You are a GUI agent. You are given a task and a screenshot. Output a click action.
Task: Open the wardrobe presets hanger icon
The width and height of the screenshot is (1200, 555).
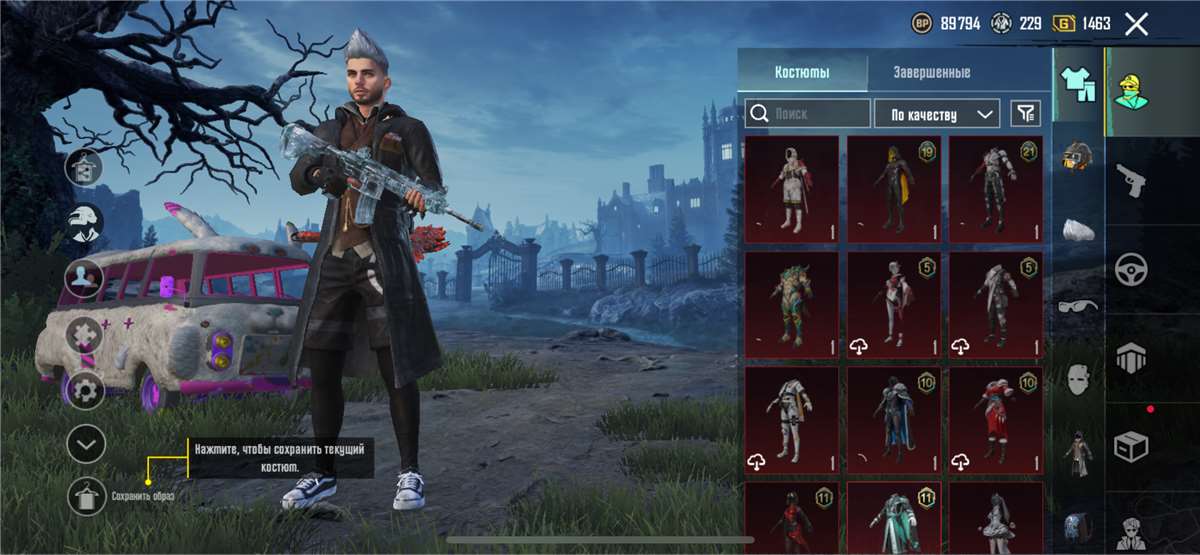click(x=85, y=166)
